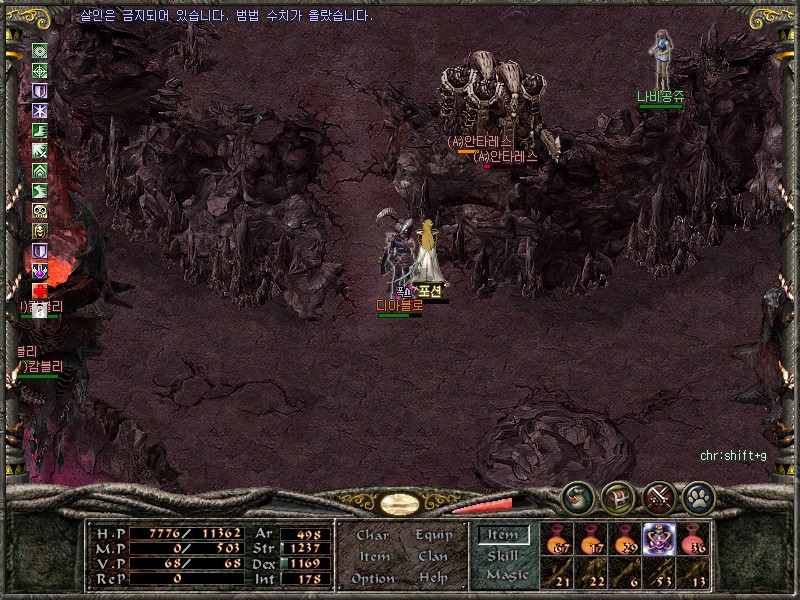Image resolution: width=800 pixels, height=600 pixels.
Task: Click the red cross status icon
Action: [x=40, y=291]
